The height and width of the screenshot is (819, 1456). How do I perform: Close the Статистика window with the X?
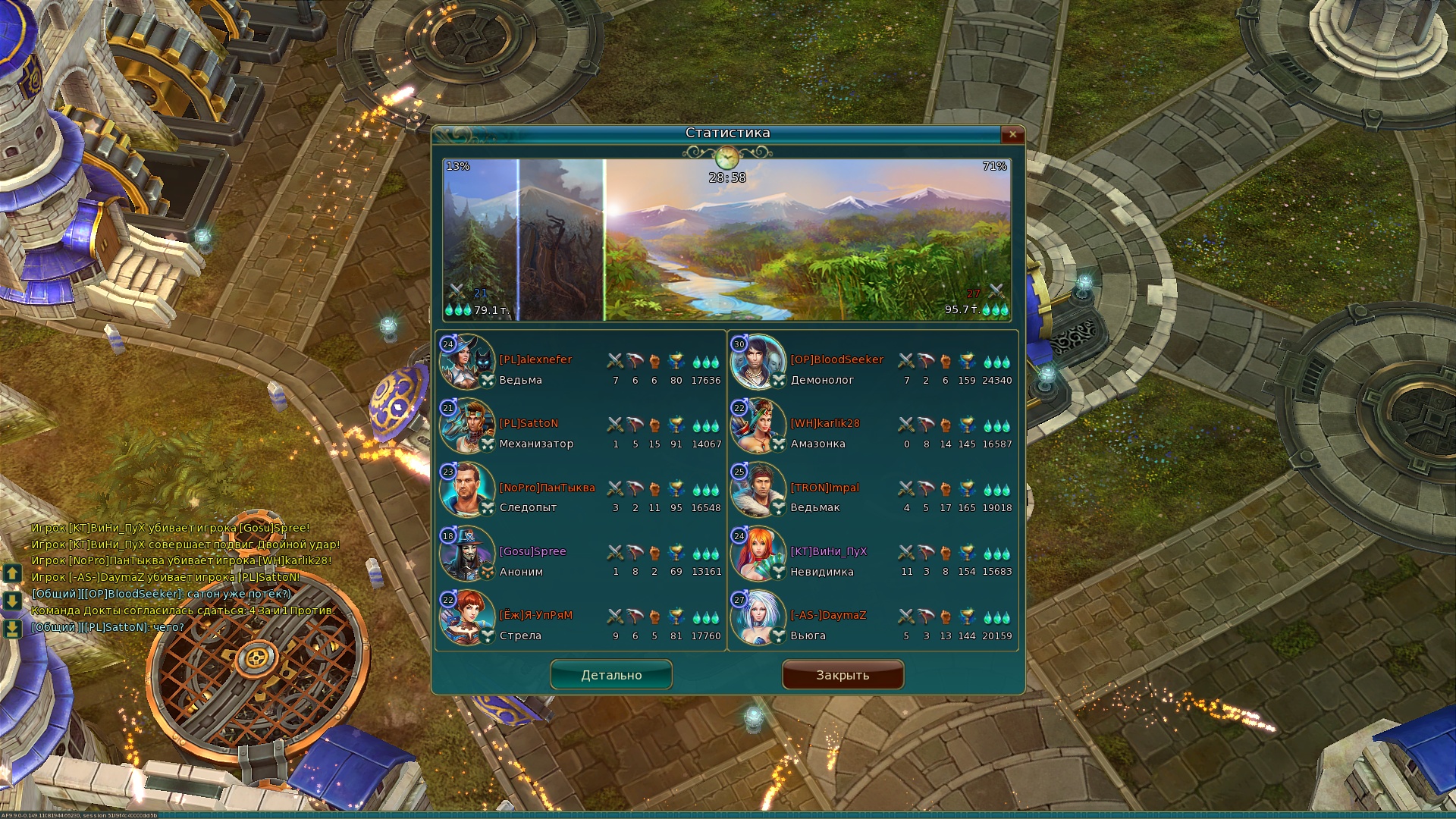(1012, 134)
